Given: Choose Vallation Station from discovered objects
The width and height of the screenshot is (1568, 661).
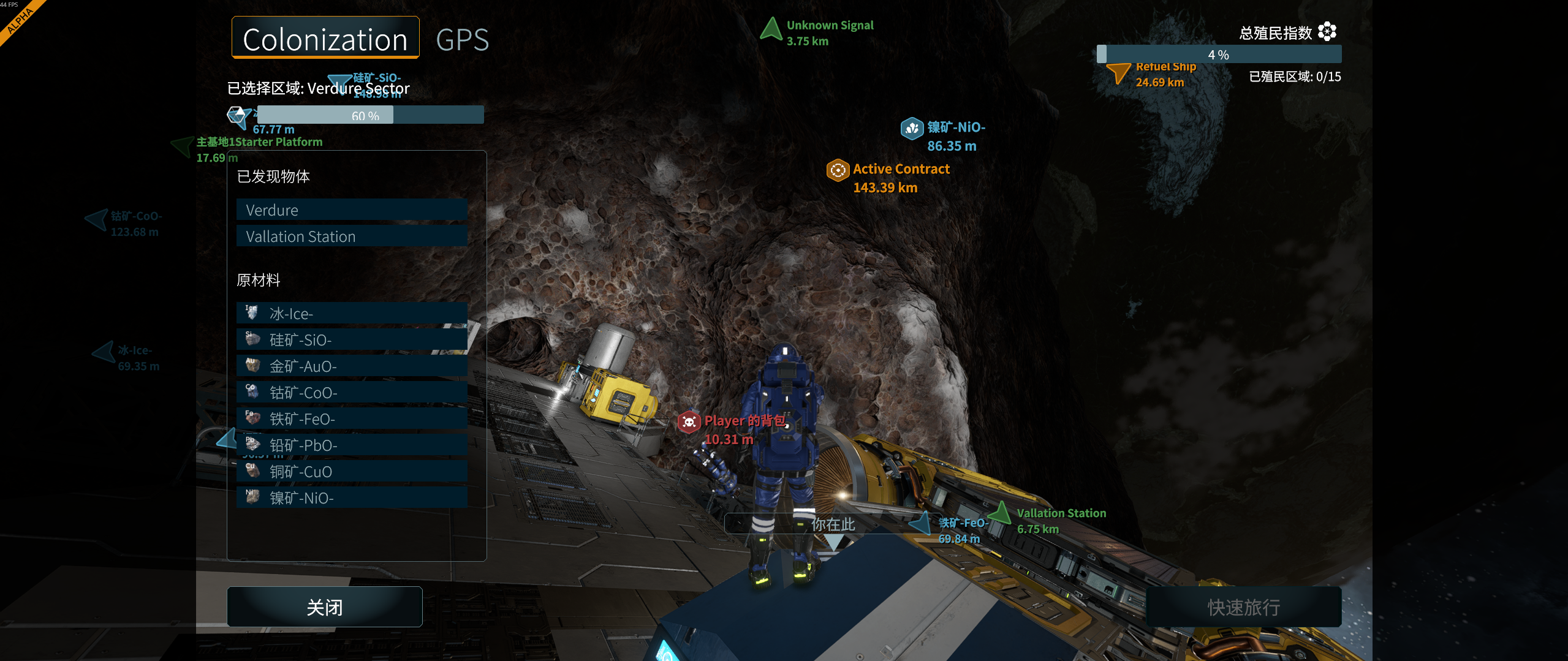Looking at the screenshot, I should (352, 236).
